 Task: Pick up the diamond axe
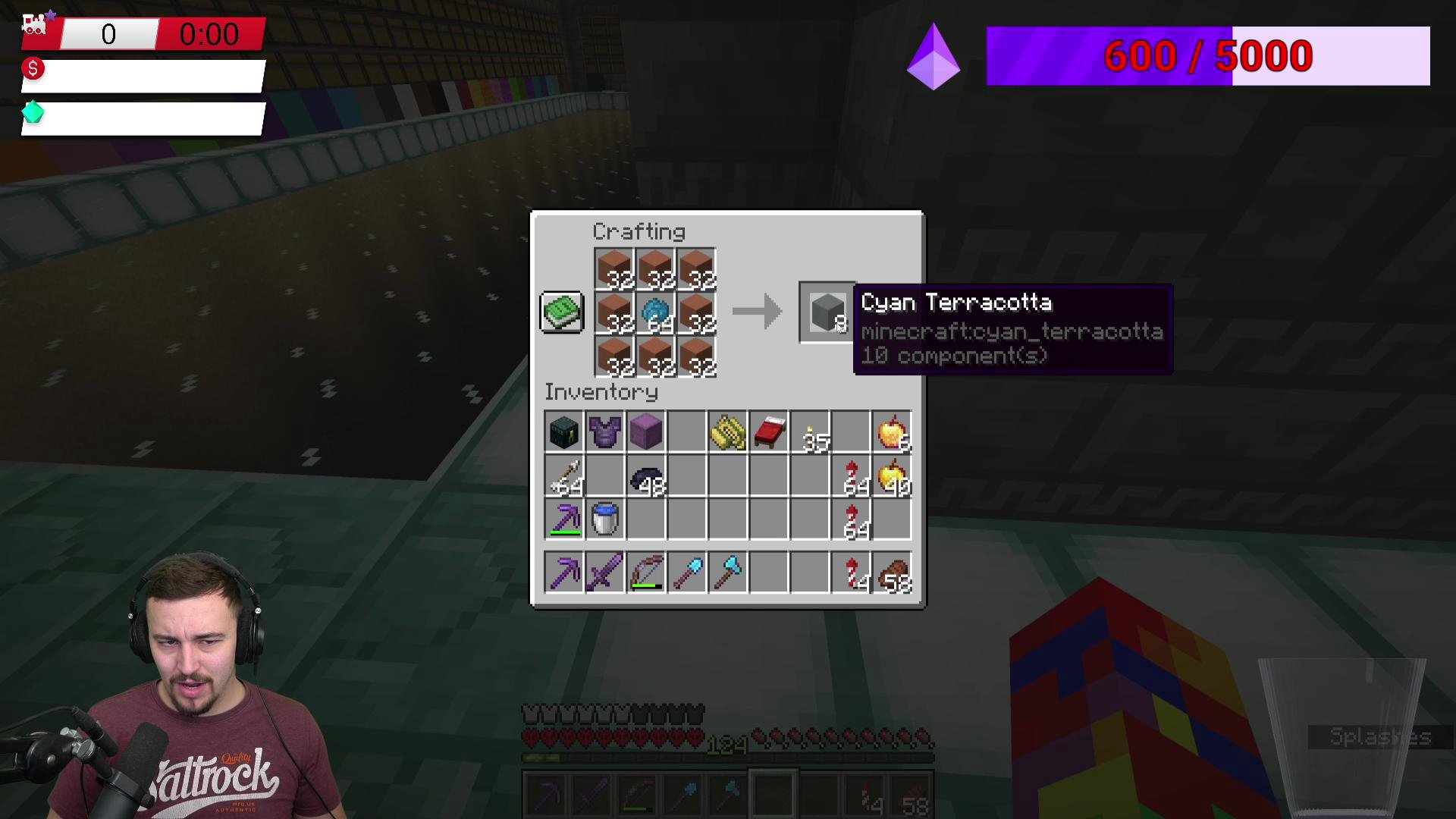pos(728,571)
